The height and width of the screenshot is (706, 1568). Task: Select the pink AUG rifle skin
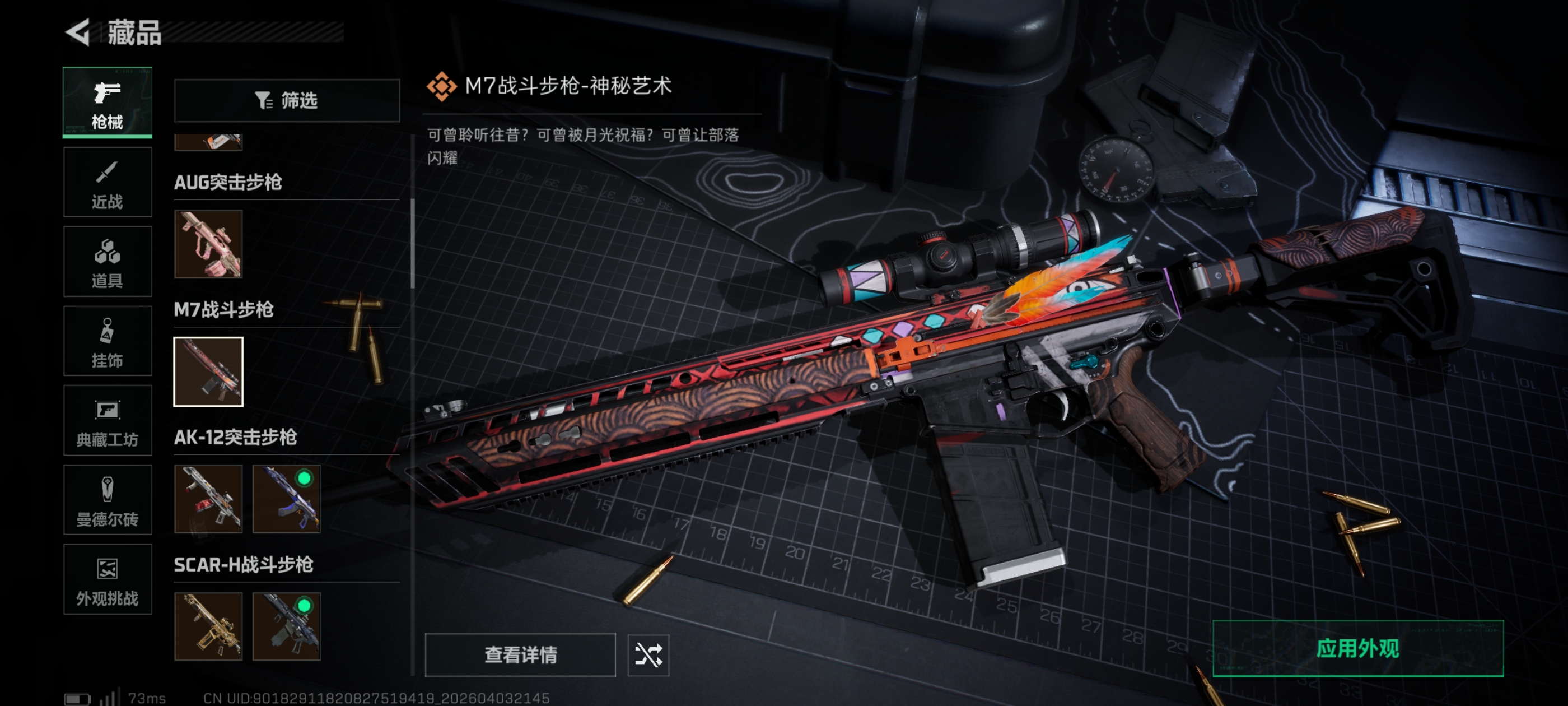tap(208, 244)
